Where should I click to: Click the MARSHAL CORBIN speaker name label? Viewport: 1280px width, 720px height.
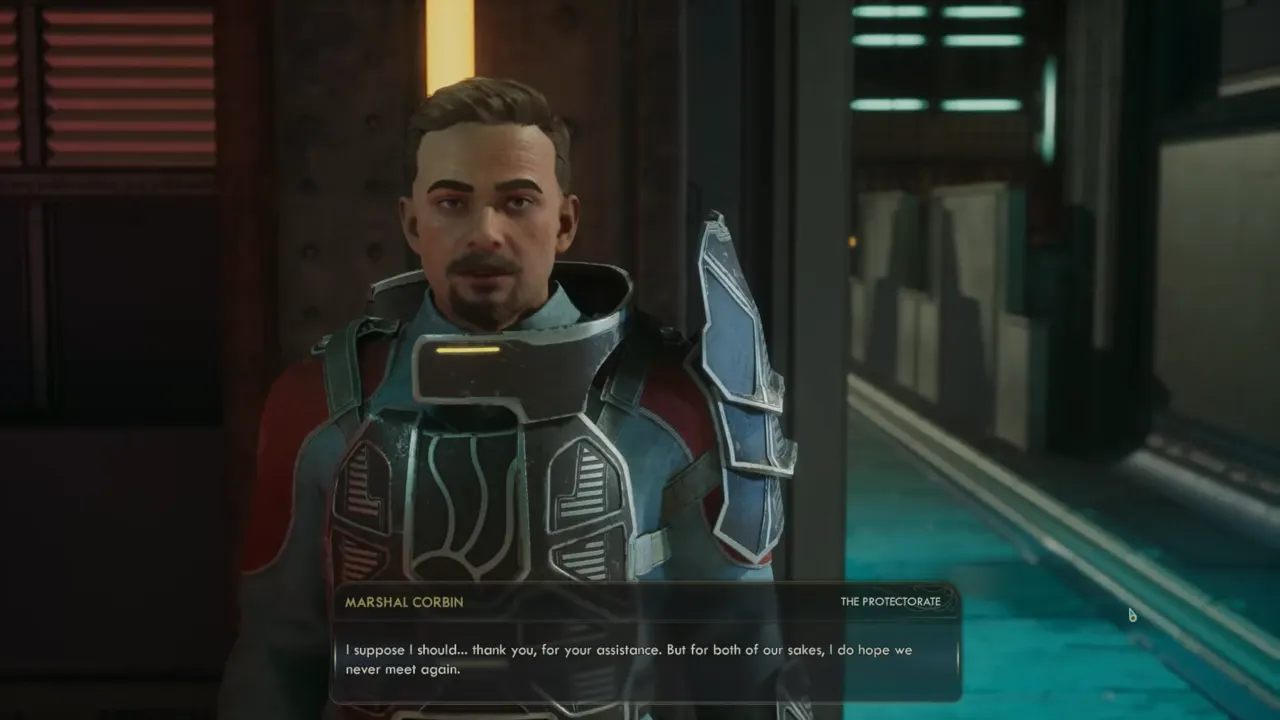click(x=403, y=602)
